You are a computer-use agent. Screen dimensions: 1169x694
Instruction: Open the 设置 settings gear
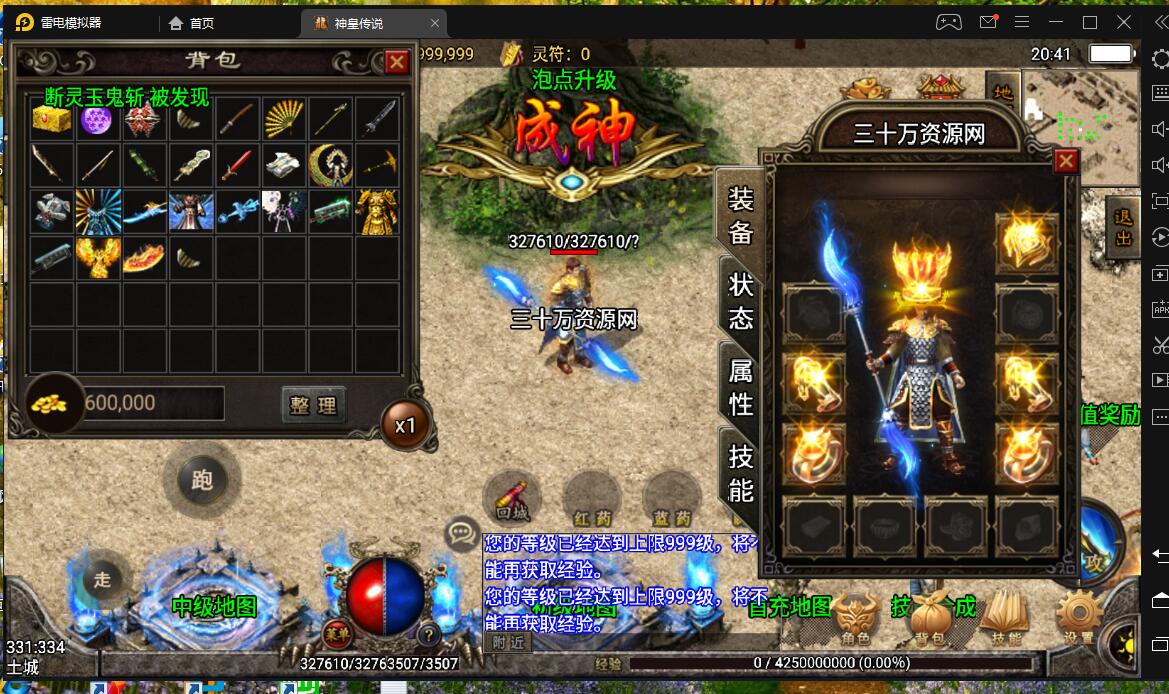pyautogui.click(x=1079, y=615)
